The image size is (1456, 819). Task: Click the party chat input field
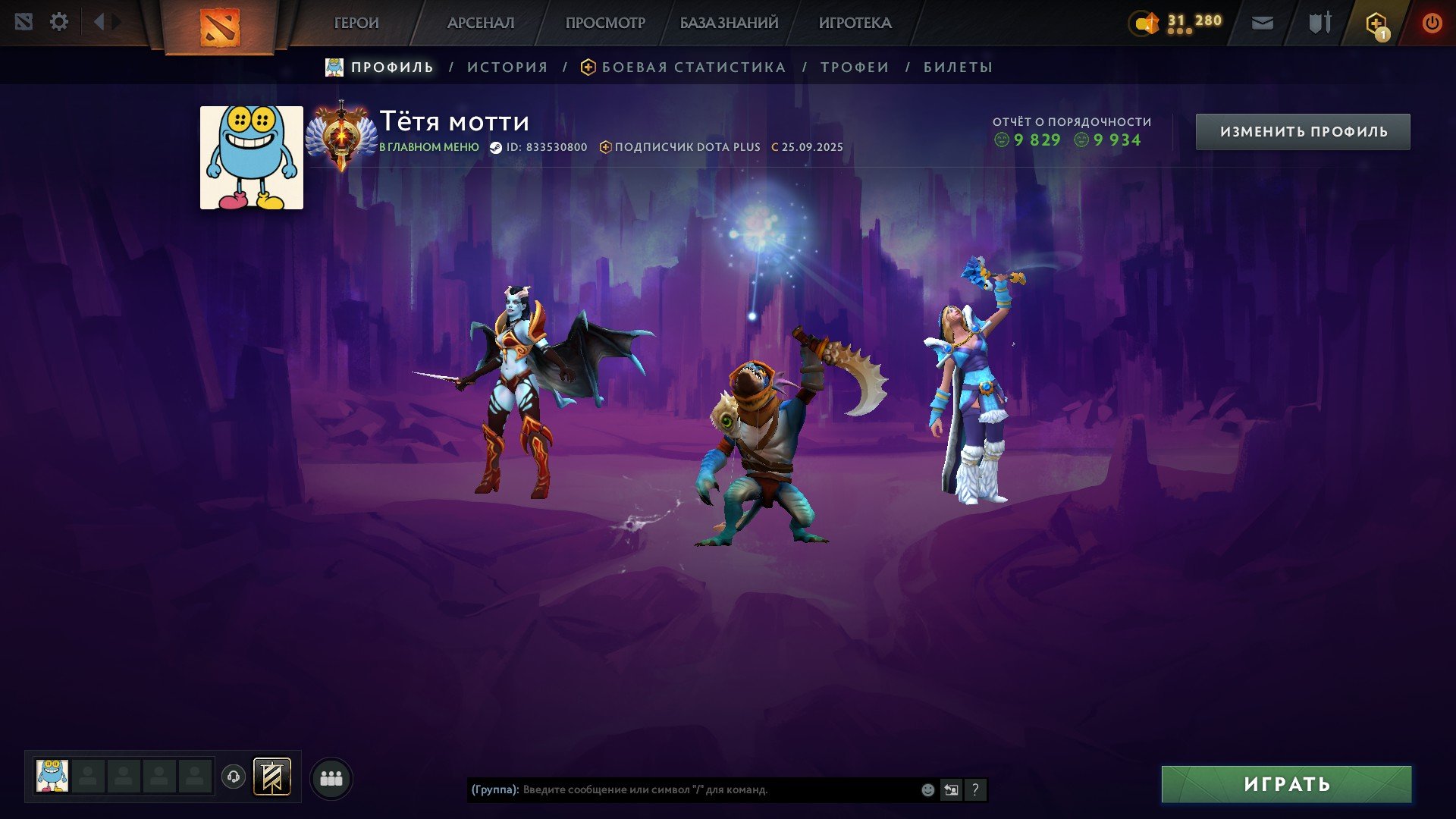pos(682,789)
